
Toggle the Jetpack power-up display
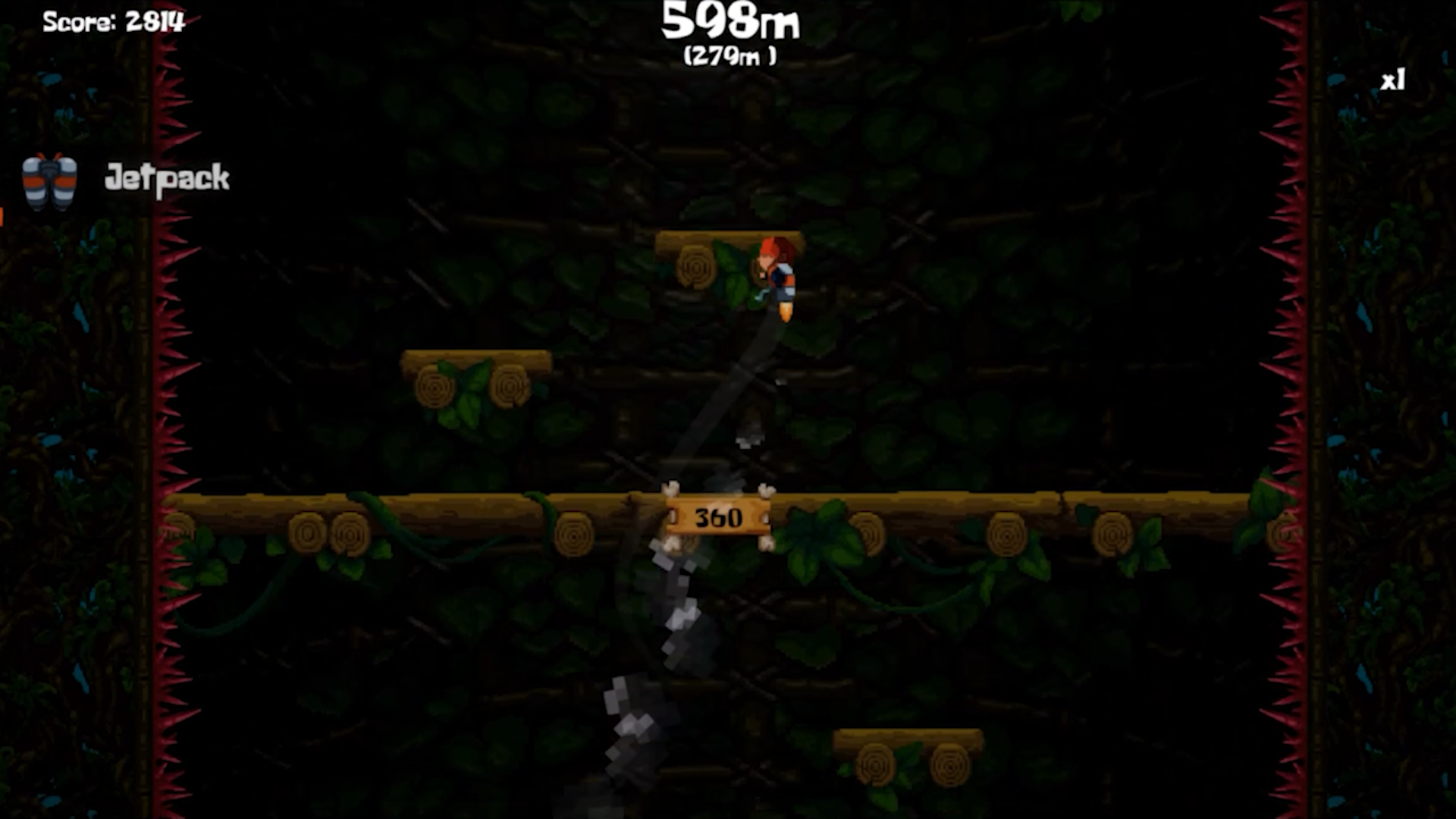point(50,180)
